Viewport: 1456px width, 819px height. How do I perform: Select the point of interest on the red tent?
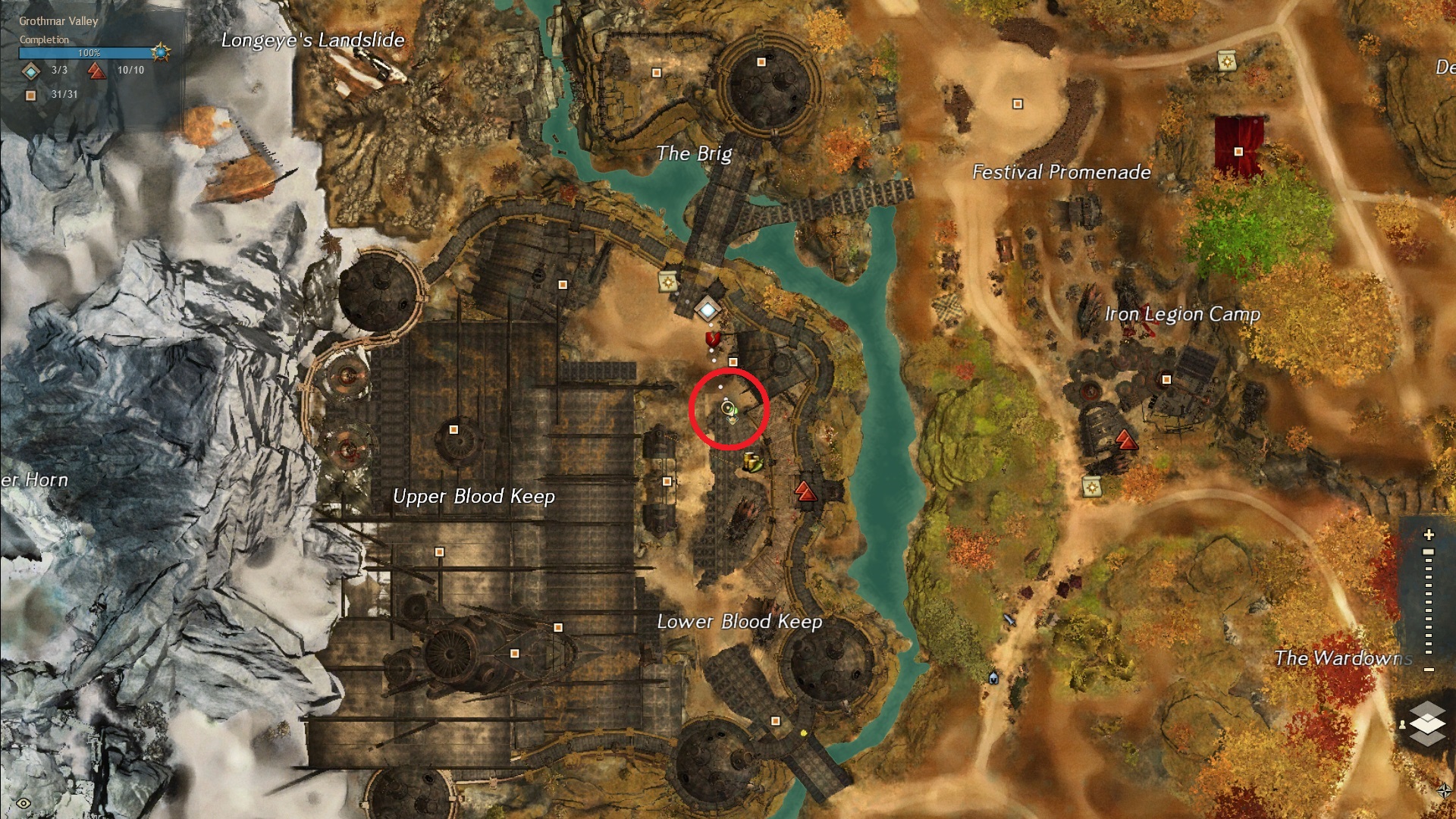click(x=1238, y=152)
